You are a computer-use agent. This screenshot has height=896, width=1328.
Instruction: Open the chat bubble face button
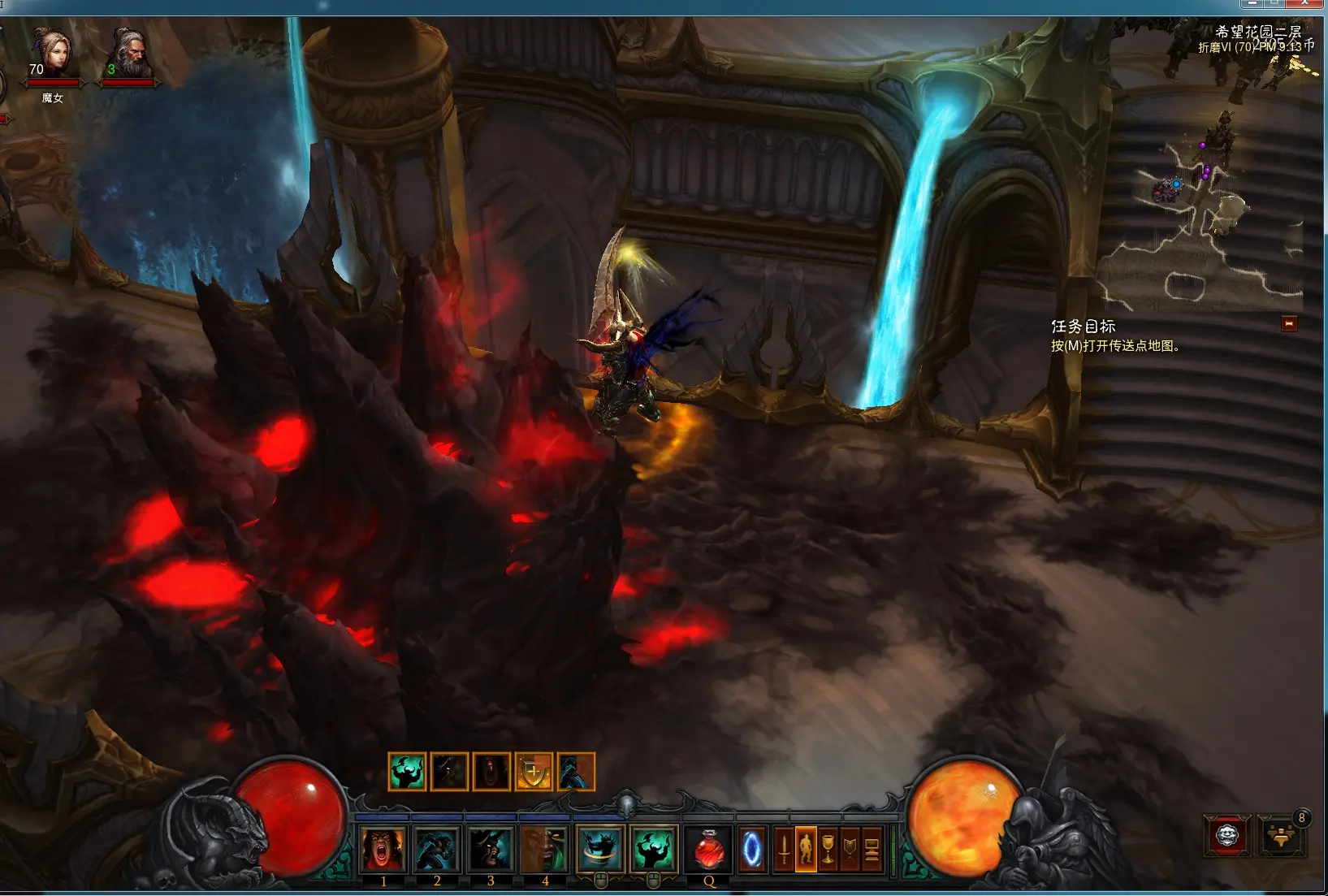[1226, 835]
